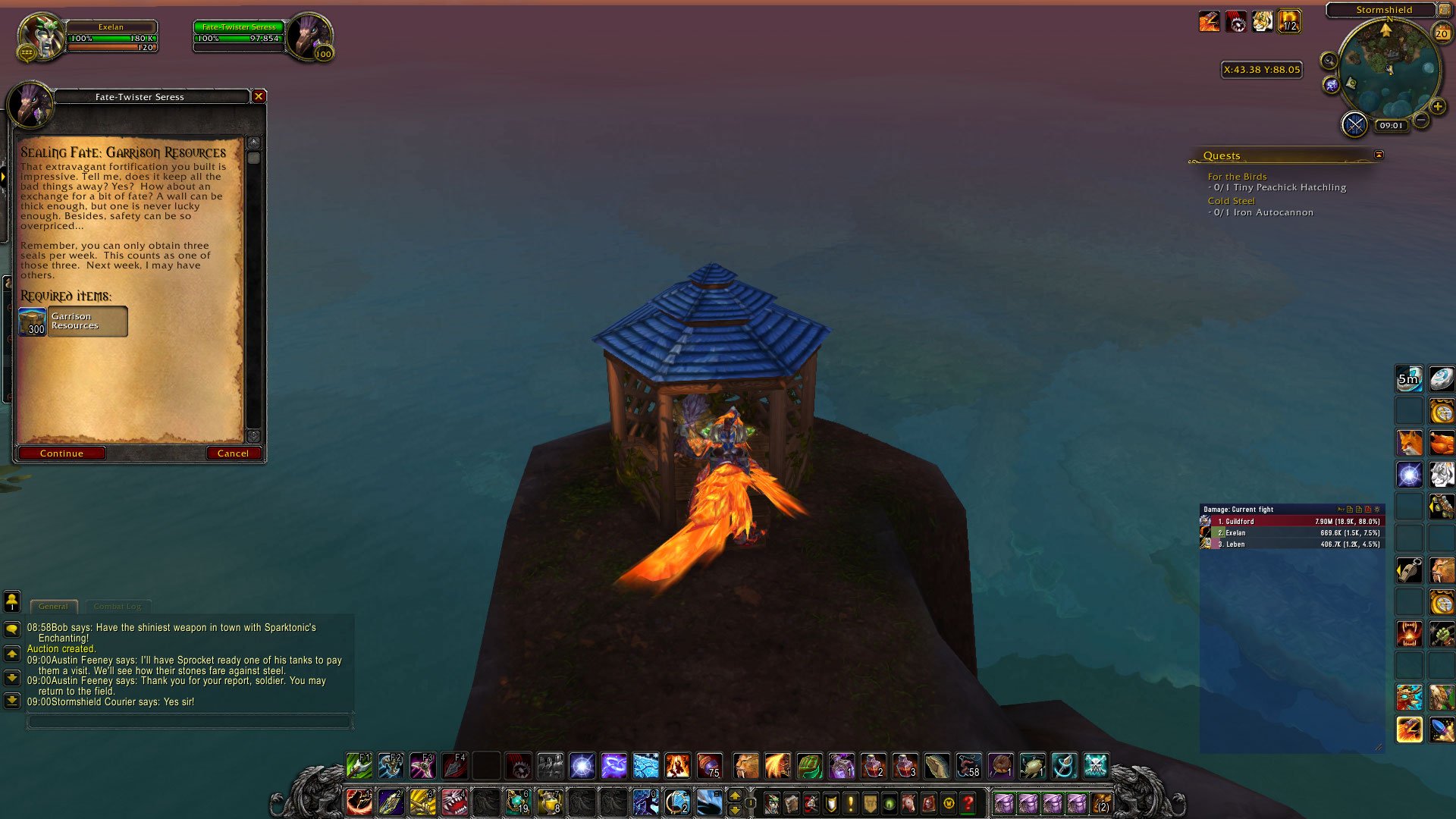1456x819 pixels.
Task: Click the fox icon in the side bar
Action: click(1410, 443)
